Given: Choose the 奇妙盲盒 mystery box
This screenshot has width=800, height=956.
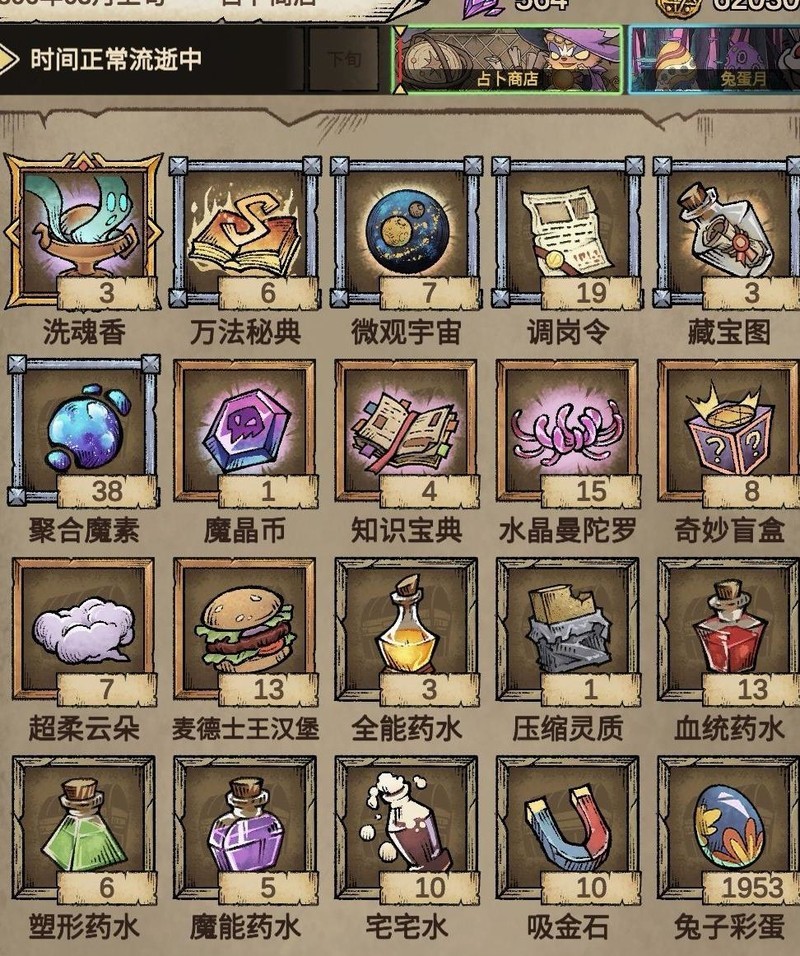Looking at the screenshot, I should point(728,430).
